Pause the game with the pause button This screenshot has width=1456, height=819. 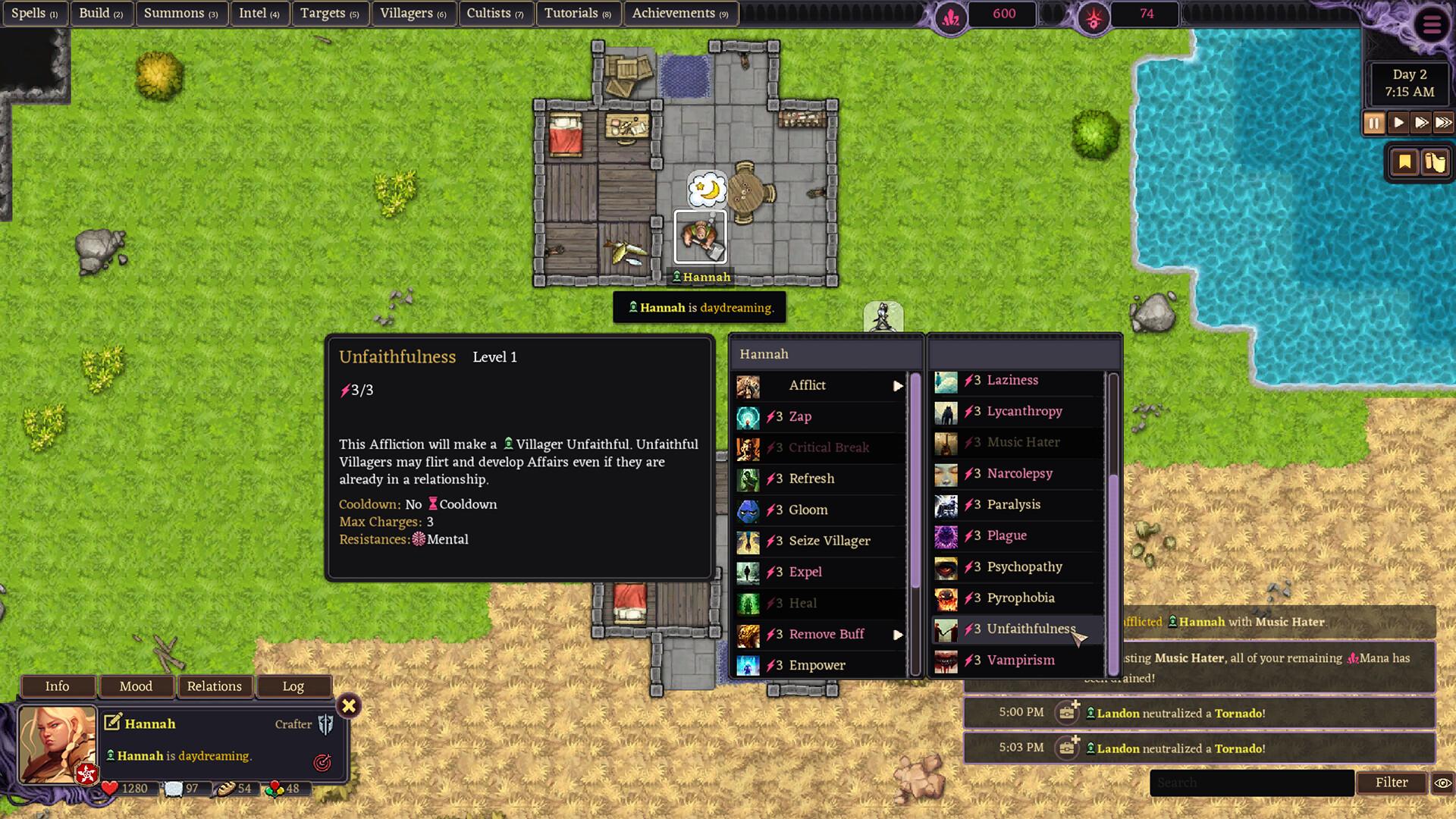click(1375, 122)
